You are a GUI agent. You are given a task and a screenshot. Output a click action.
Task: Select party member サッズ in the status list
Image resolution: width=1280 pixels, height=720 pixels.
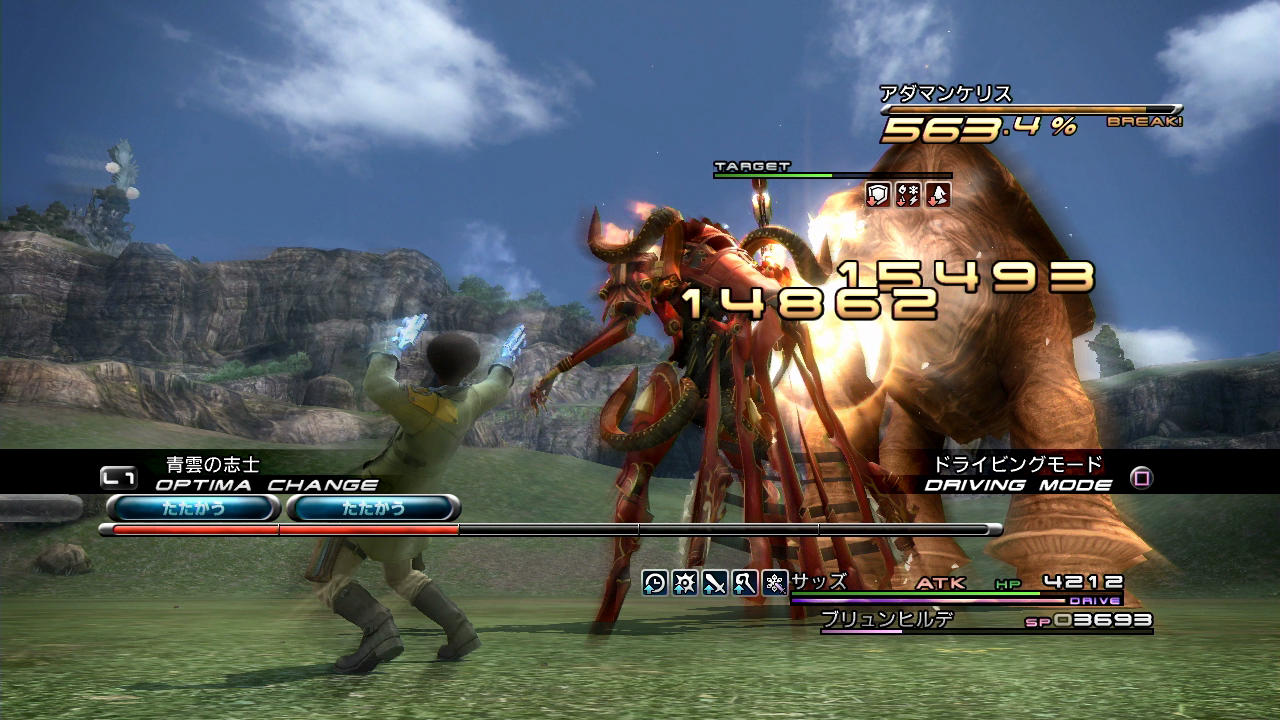click(x=819, y=581)
